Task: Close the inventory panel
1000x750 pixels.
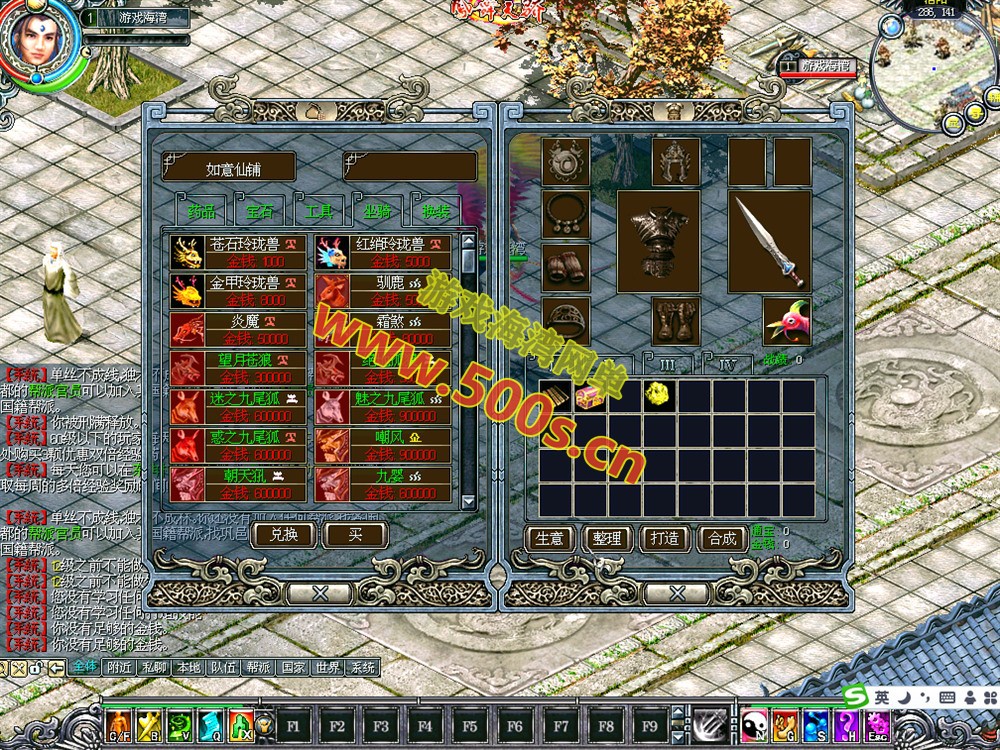Action: (x=677, y=593)
